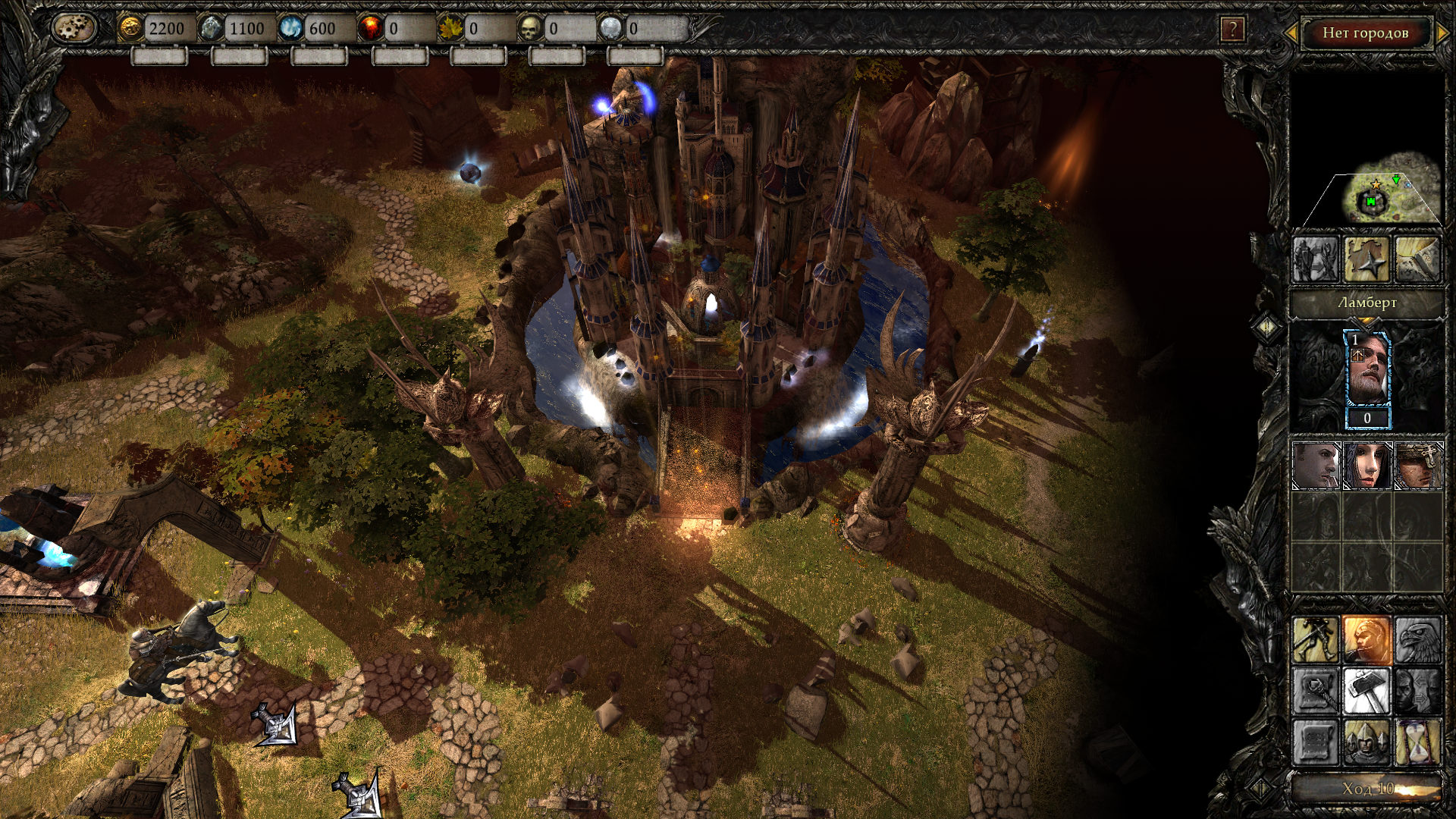The width and height of the screenshot is (1456, 819).
Task: Select the short-haired male hero portrait
Action: pyautogui.click(x=1316, y=466)
